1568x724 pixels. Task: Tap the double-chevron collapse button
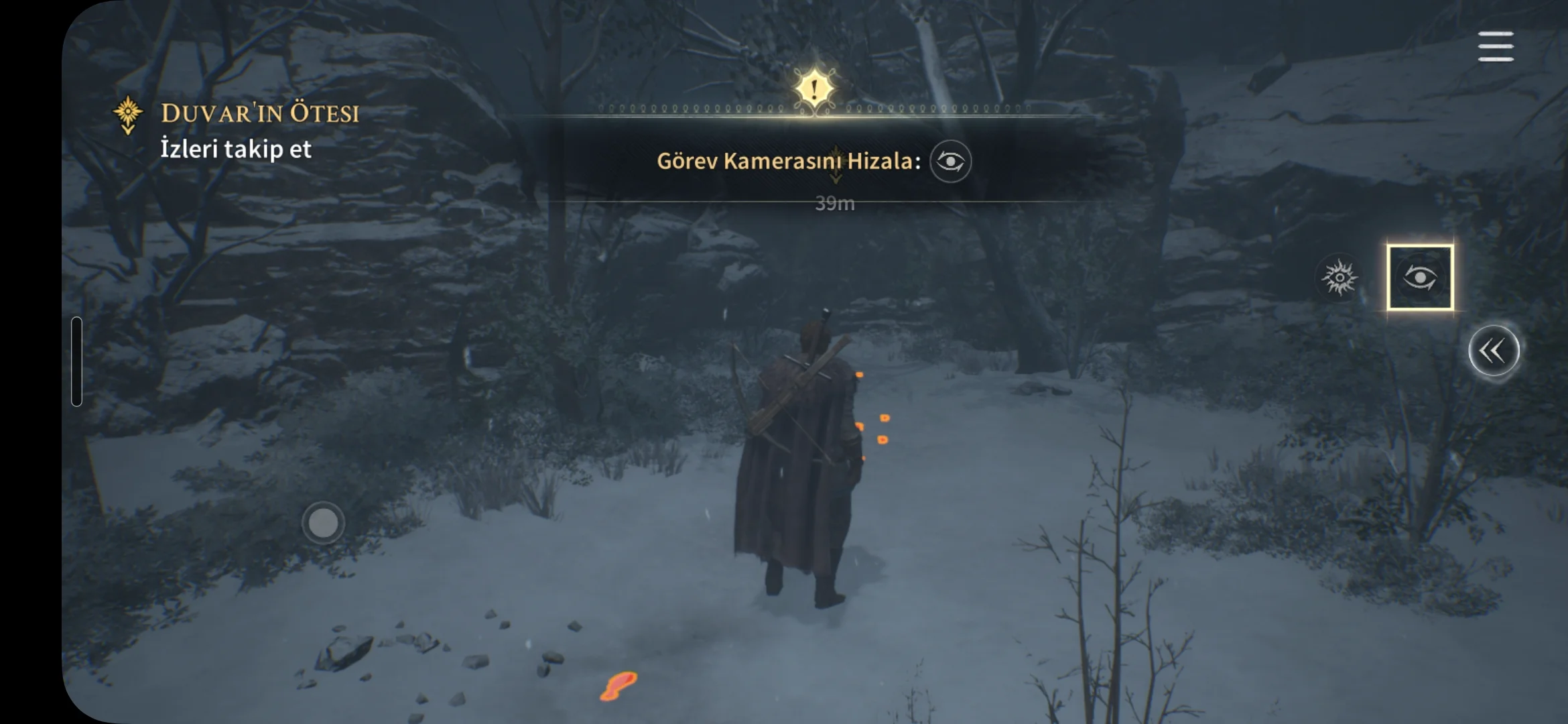pyautogui.click(x=1493, y=351)
